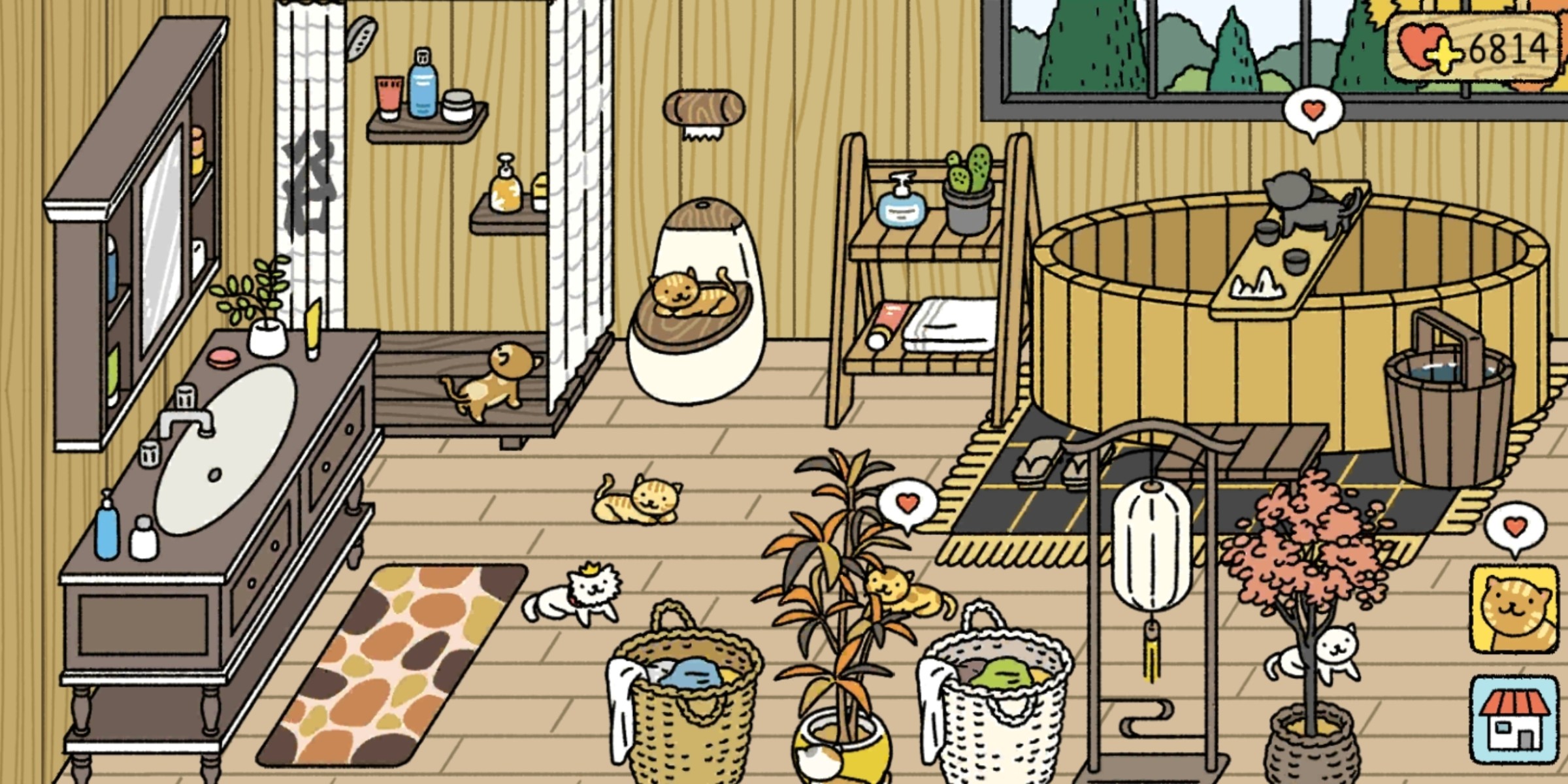This screenshot has height=784, width=1568.
Task: Tap the house icon button
Action: [x=1514, y=720]
